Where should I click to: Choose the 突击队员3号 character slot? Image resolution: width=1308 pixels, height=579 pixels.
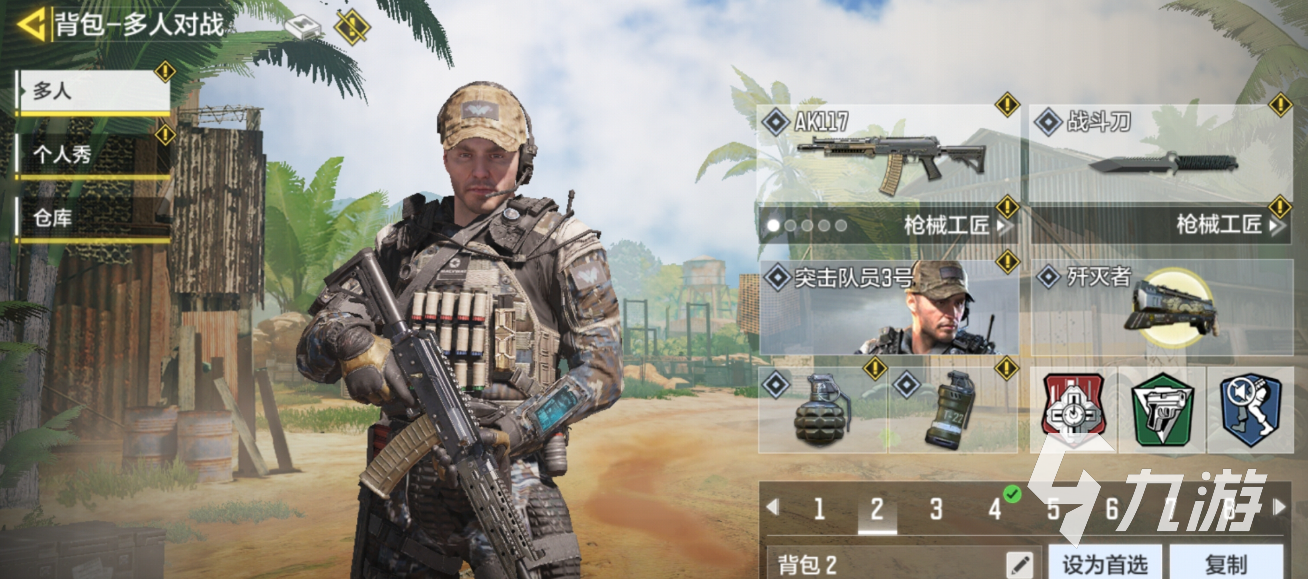click(888, 307)
